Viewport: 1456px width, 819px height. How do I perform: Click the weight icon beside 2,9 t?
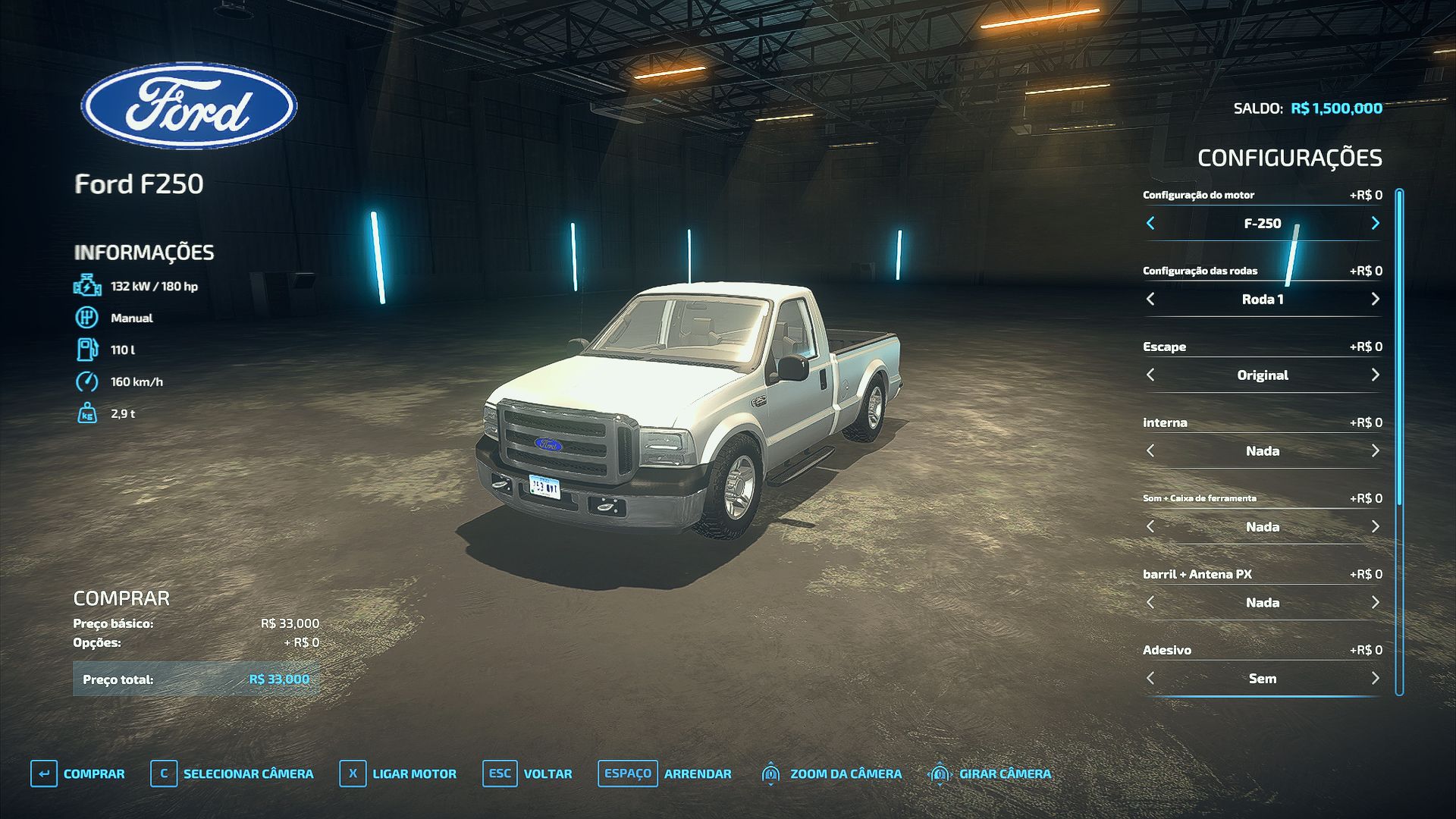[87, 413]
